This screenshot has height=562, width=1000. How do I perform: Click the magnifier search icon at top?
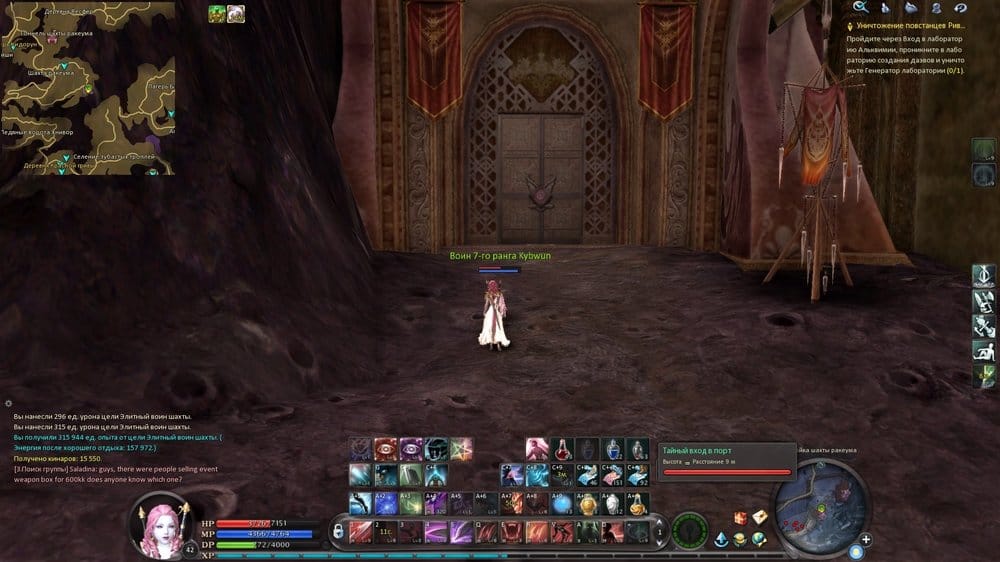click(x=859, y=8)
